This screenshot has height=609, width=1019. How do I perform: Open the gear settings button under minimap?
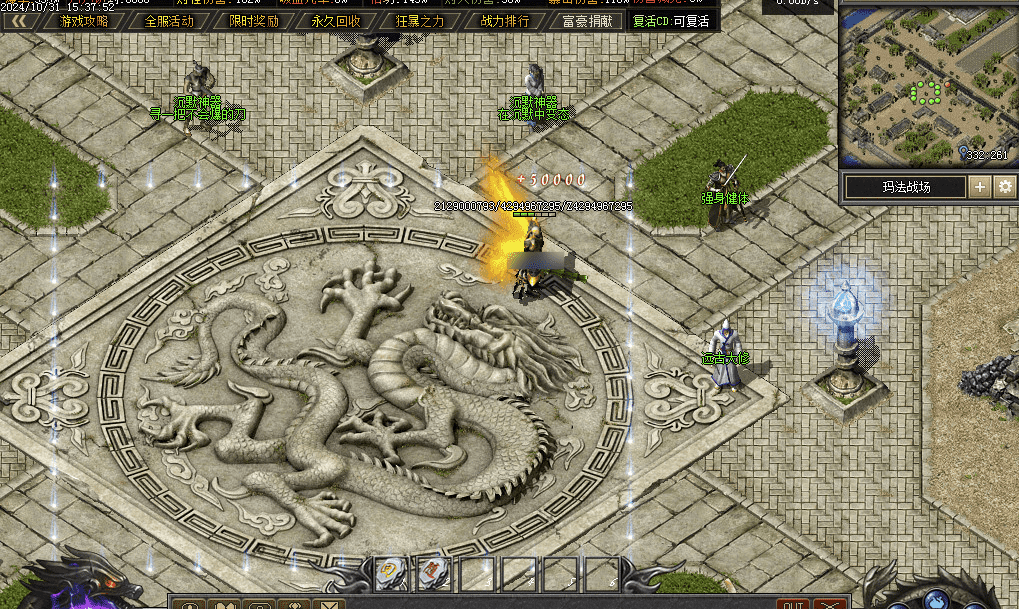(1004, 187)
